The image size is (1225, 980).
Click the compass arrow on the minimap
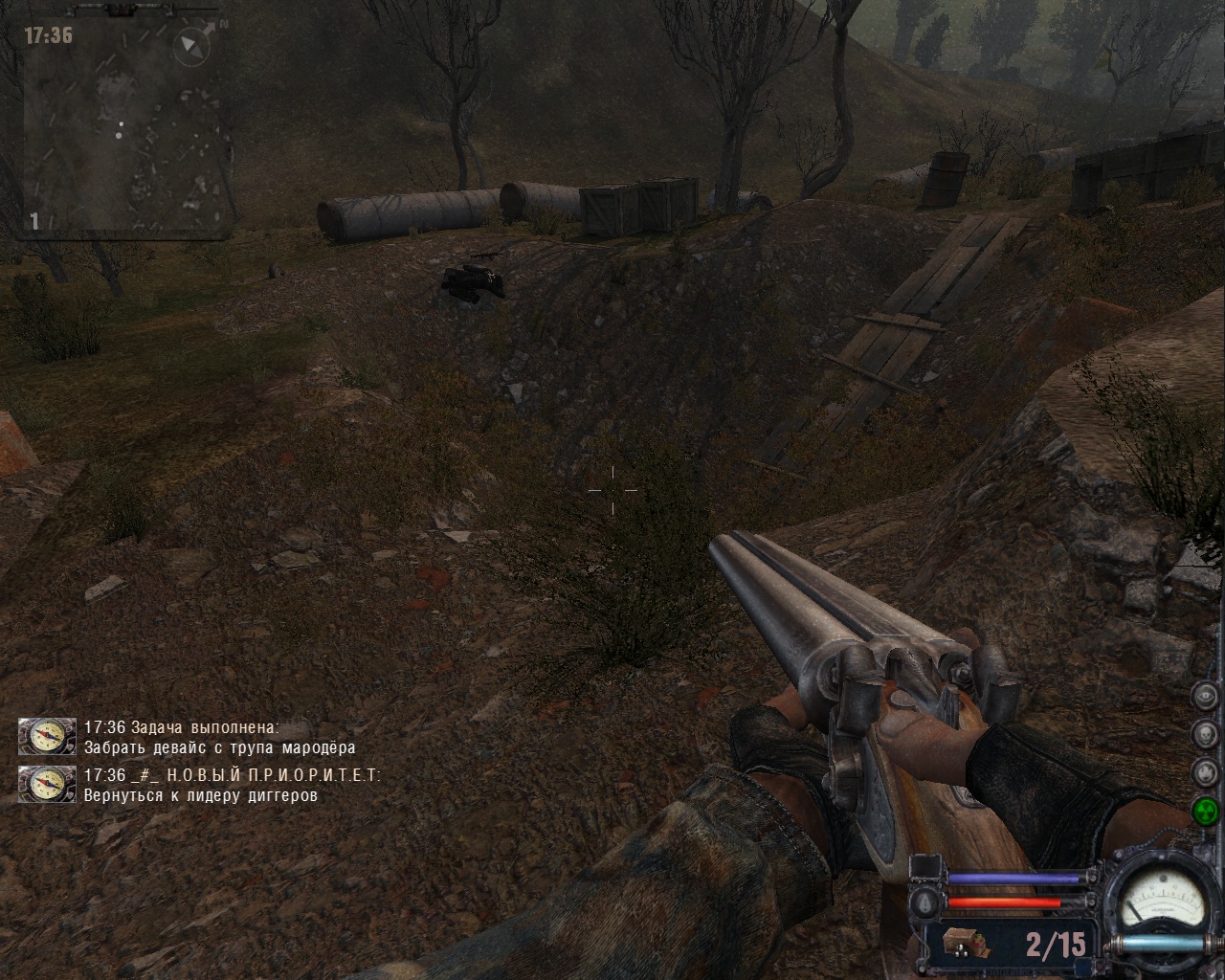point(194,44)
